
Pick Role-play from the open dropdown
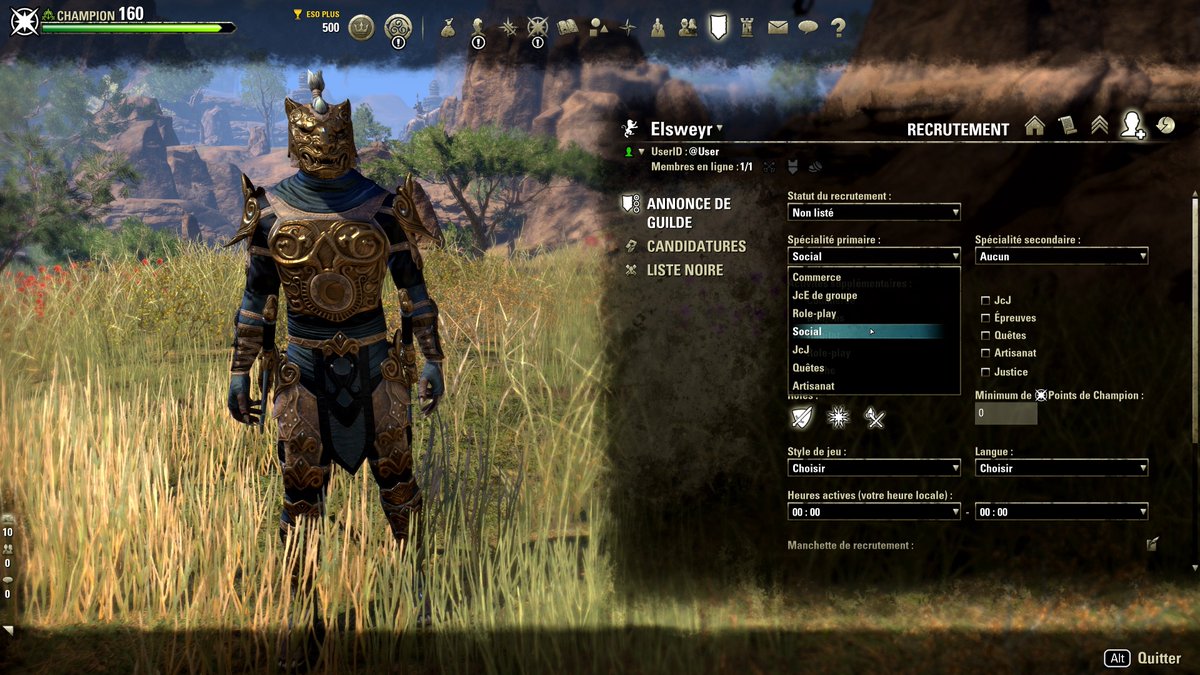(815, 313)
